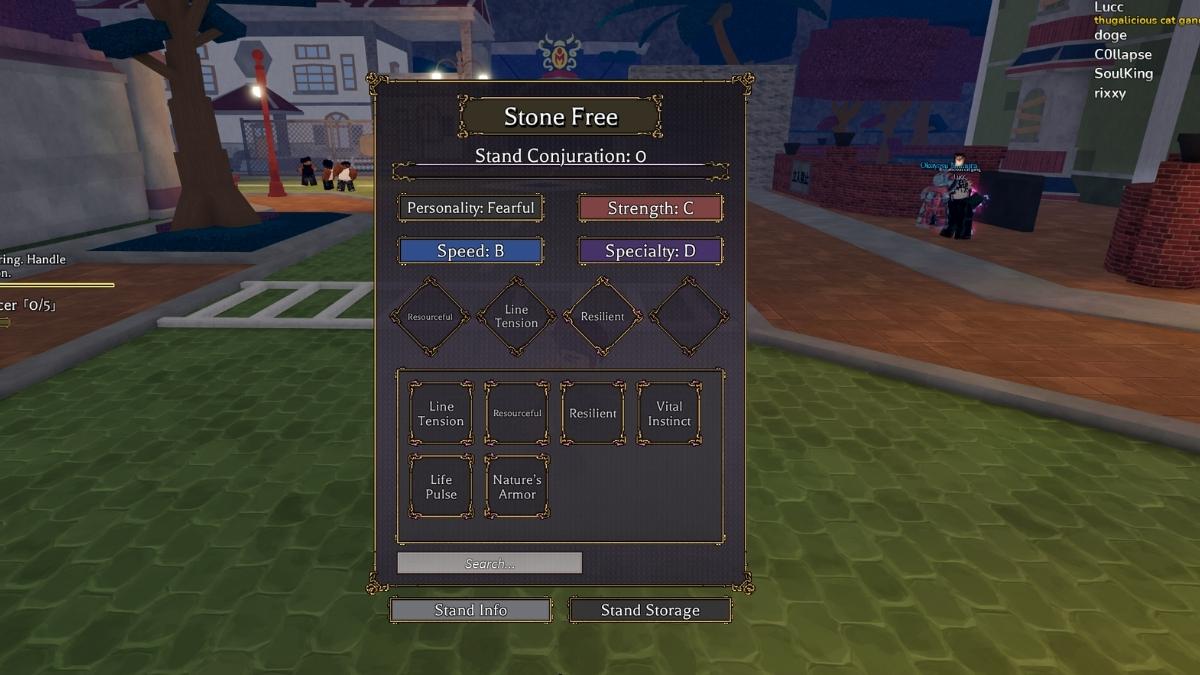Click the square Resilient trait tile

pos(593,413)
